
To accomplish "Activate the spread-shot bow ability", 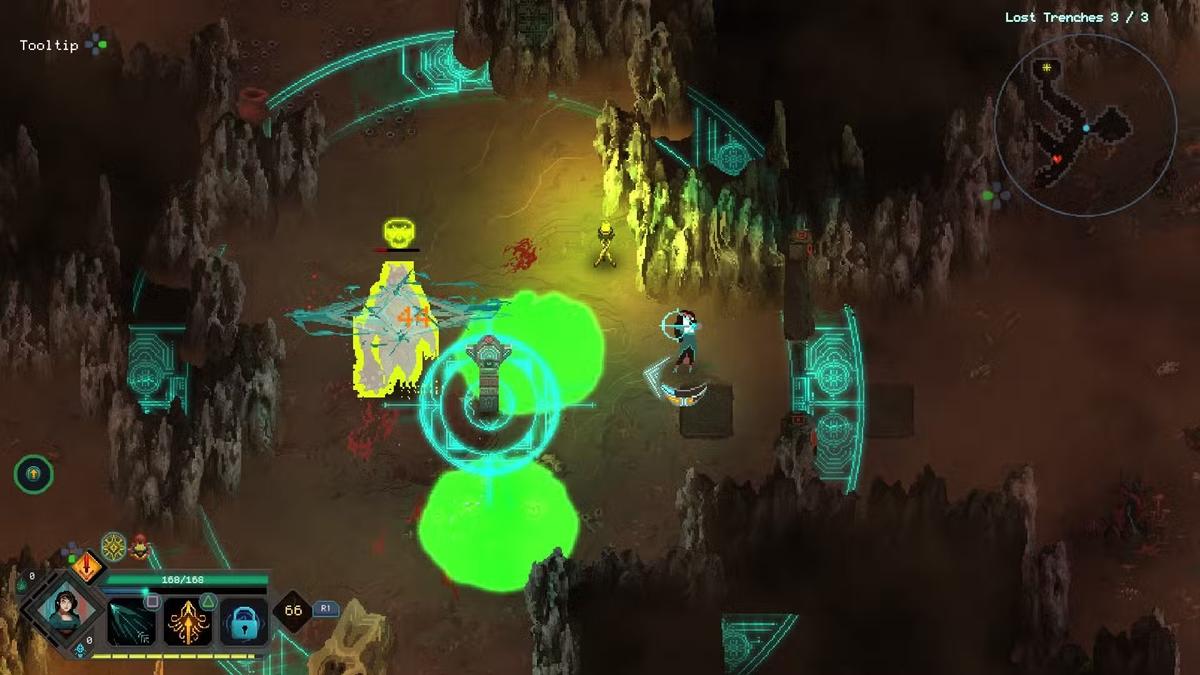I will (132, 620).
